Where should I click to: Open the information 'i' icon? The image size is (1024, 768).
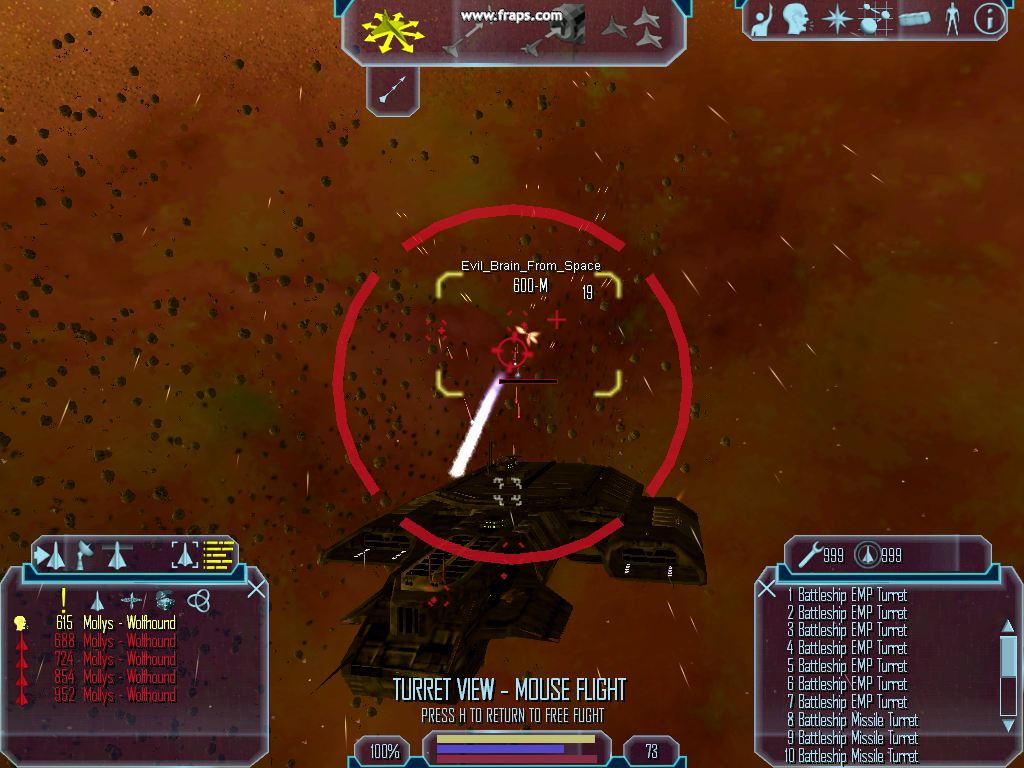(988, 19)
